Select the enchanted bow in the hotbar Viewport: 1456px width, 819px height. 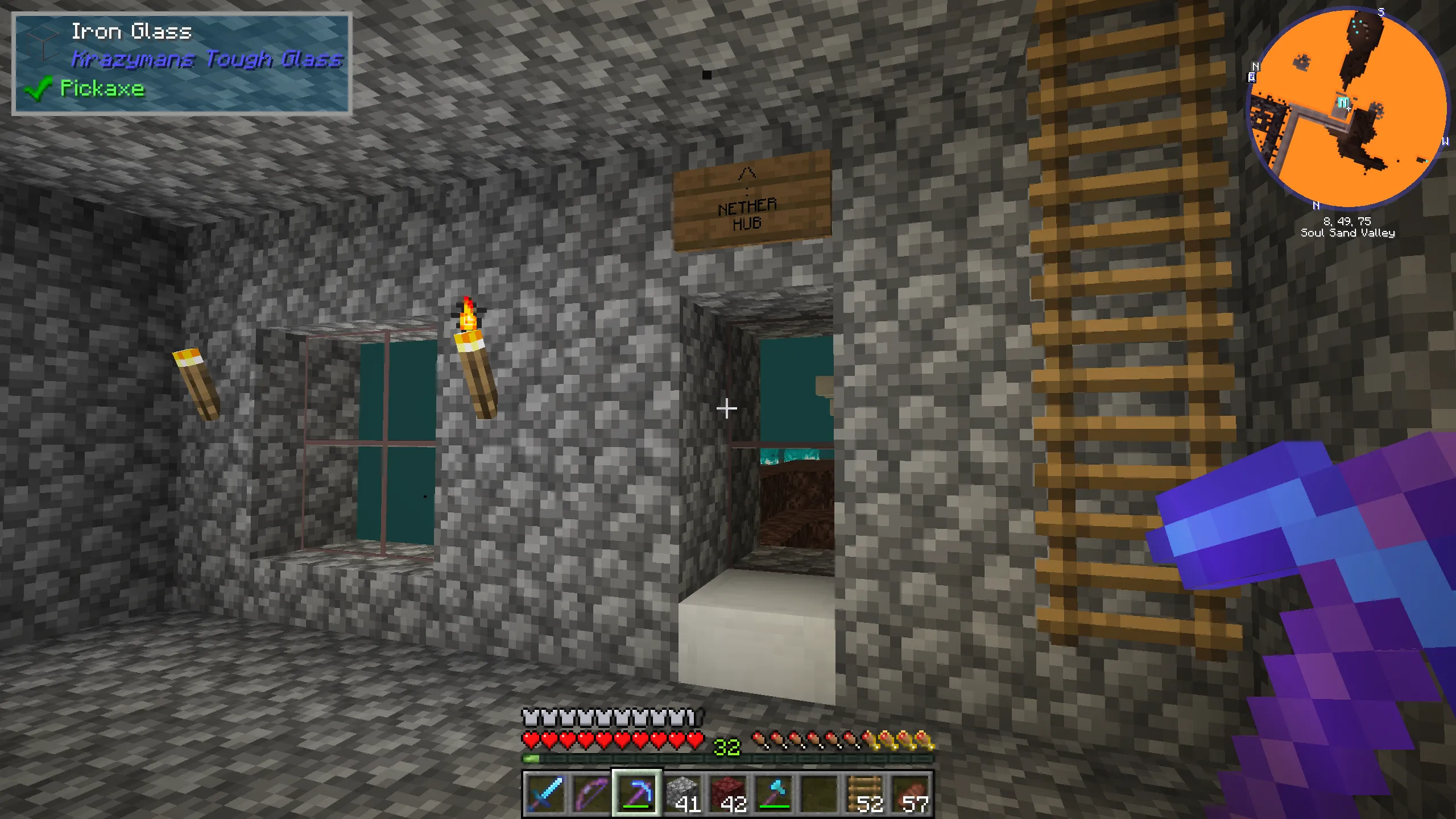point(591,792)
